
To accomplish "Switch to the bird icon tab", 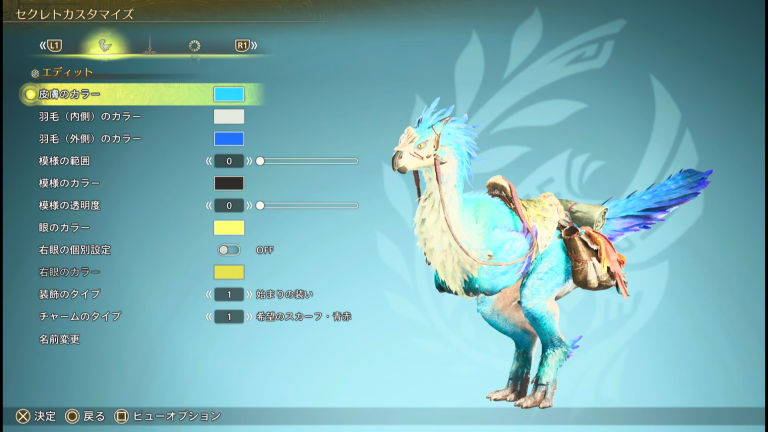I will pos(104,45).
